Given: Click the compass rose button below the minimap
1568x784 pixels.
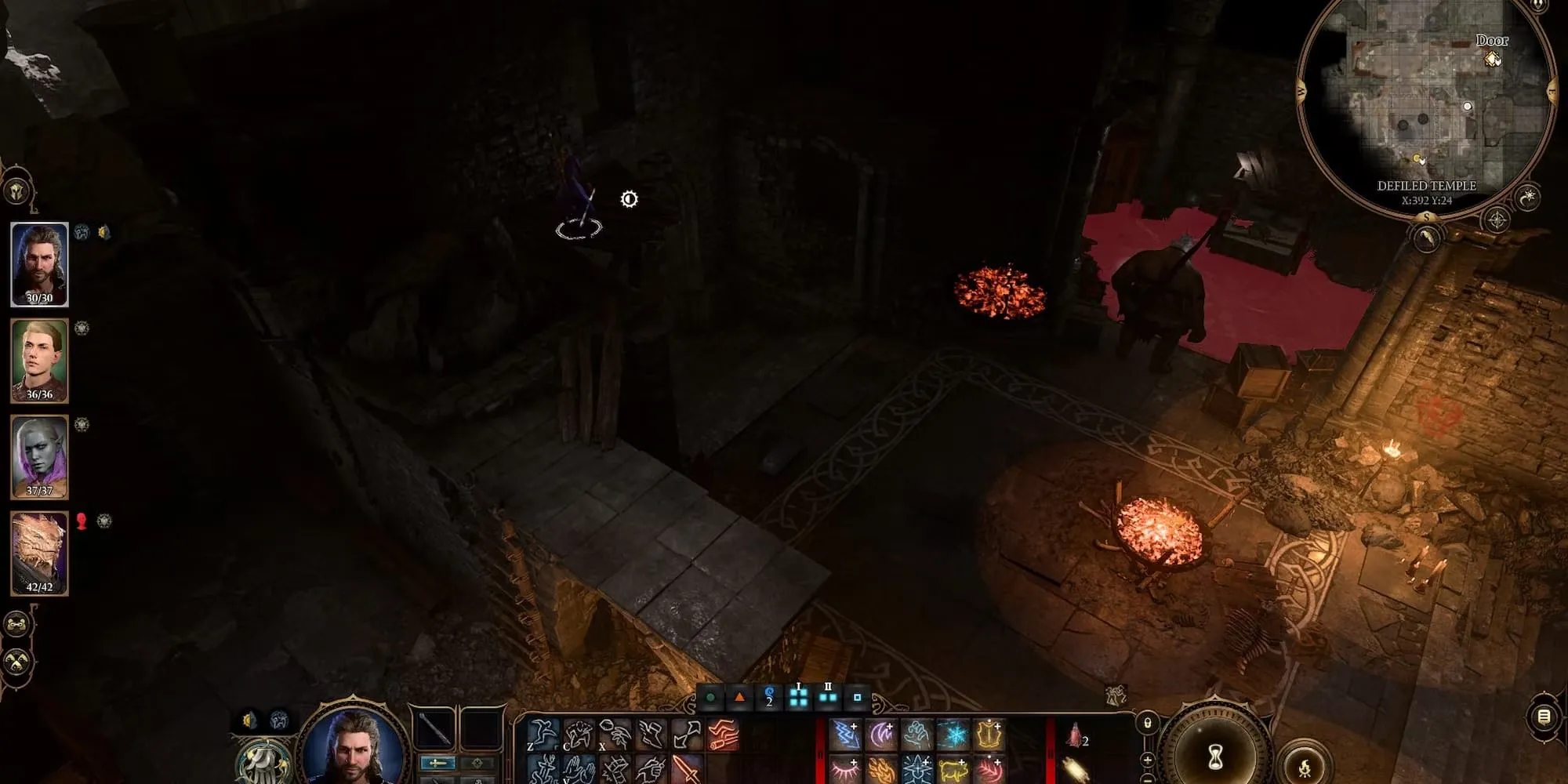Looking at the screenshot, I should (1497, 220).
